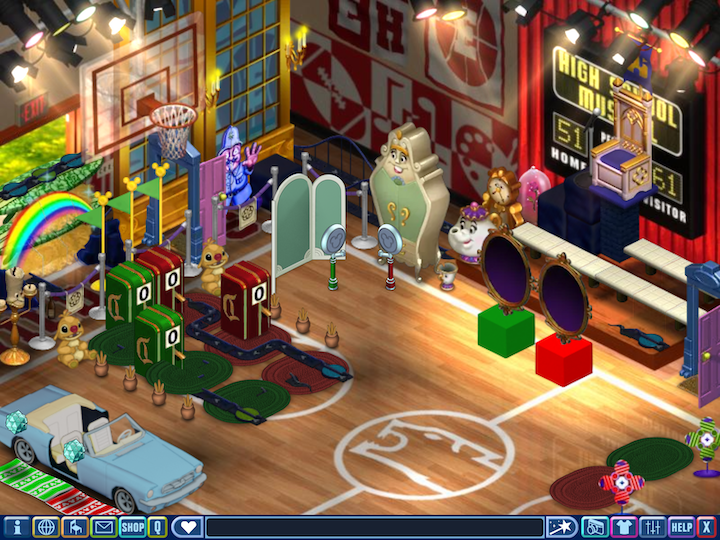Open the mail envelope
720x540 pixels.
[104, 527]
